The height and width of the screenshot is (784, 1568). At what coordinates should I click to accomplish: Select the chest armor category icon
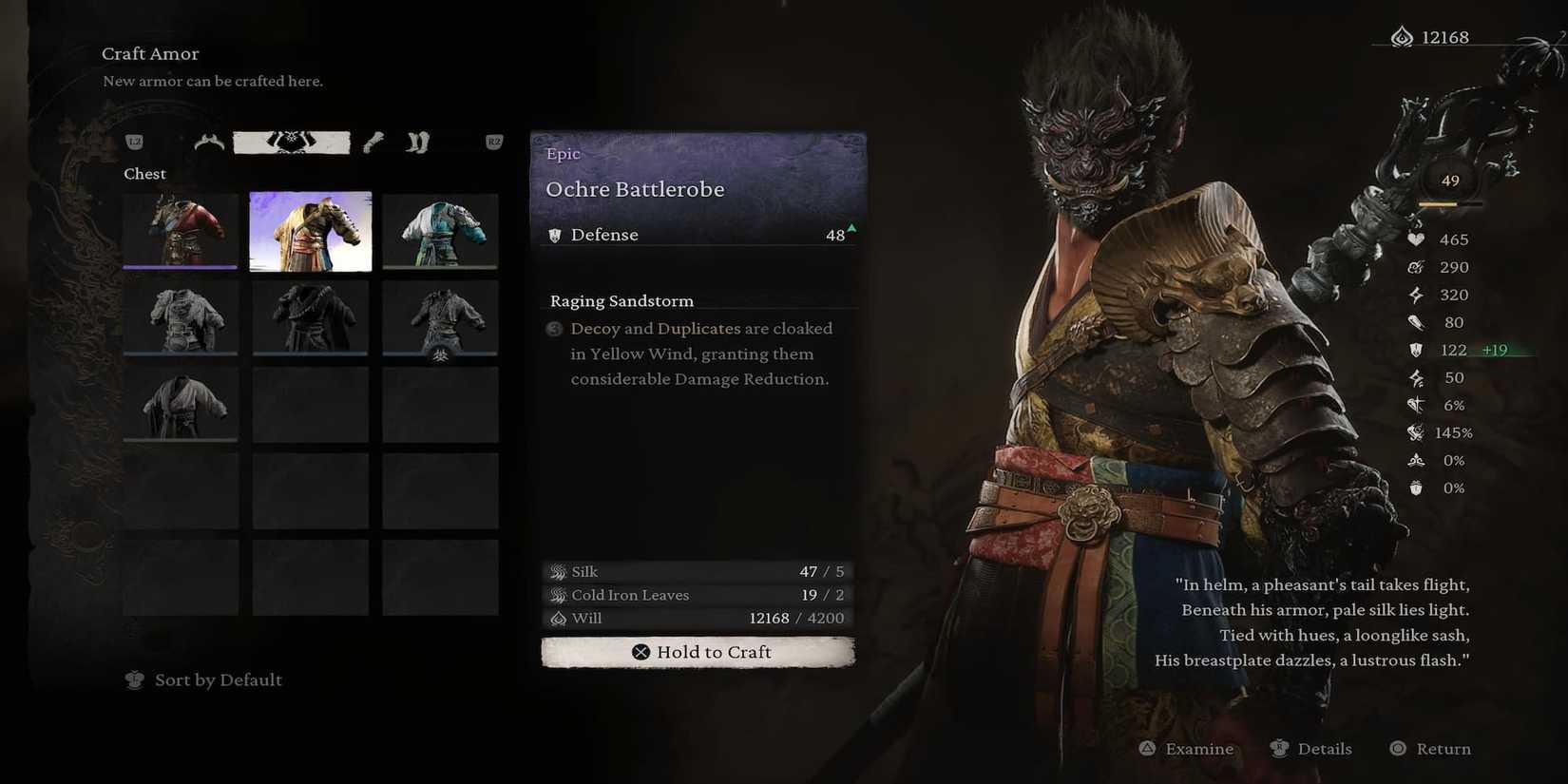click(x=292, y=141)
